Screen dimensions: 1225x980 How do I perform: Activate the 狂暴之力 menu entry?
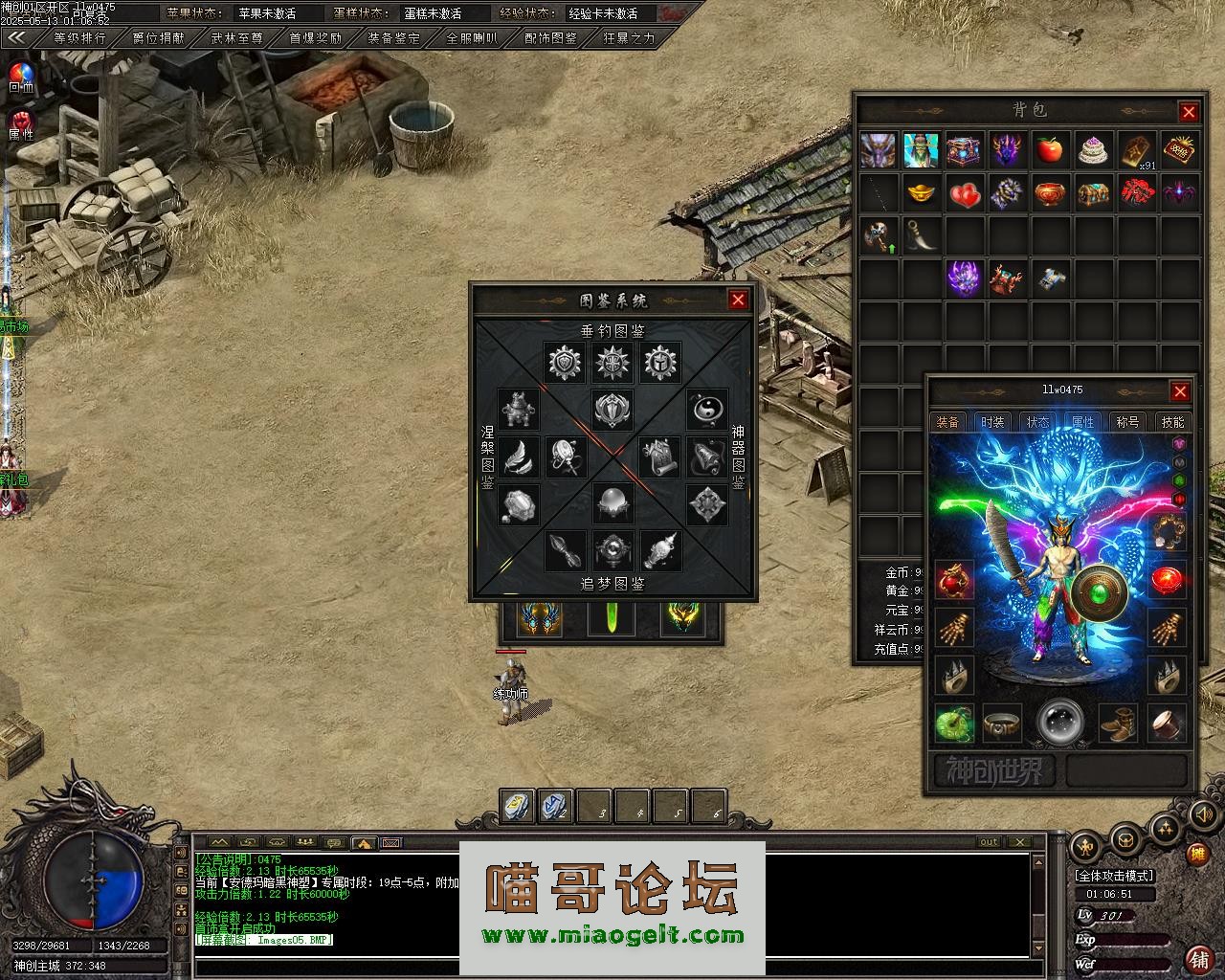tap(630, 38)
